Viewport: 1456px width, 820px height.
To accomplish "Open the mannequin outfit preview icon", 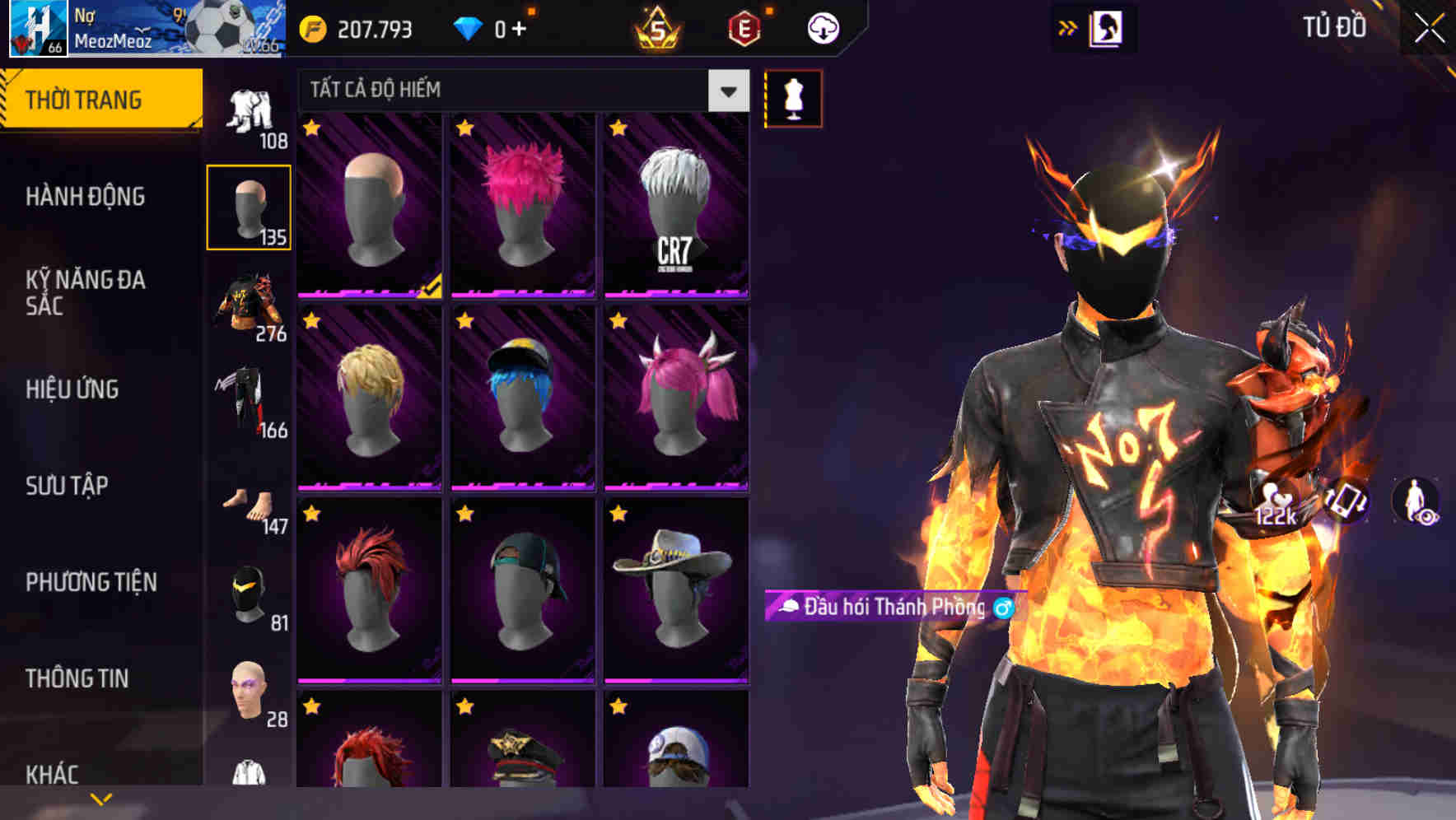I will point(794,98).
